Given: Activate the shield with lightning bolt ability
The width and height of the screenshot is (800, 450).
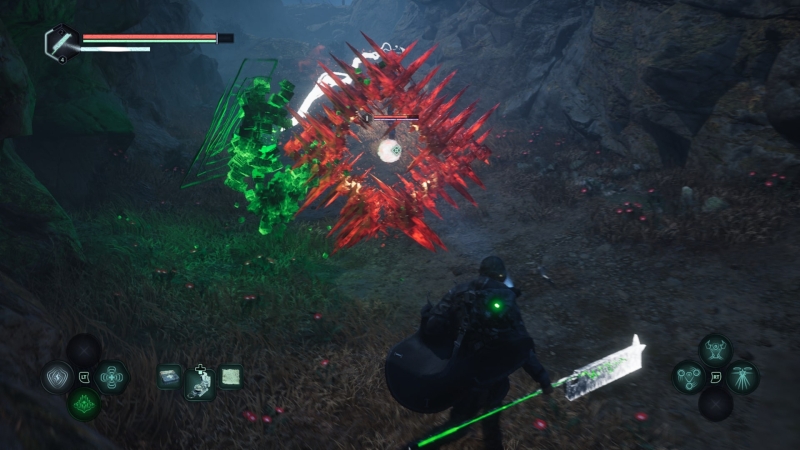Looking at the screenshot, I should pos(56,378).
